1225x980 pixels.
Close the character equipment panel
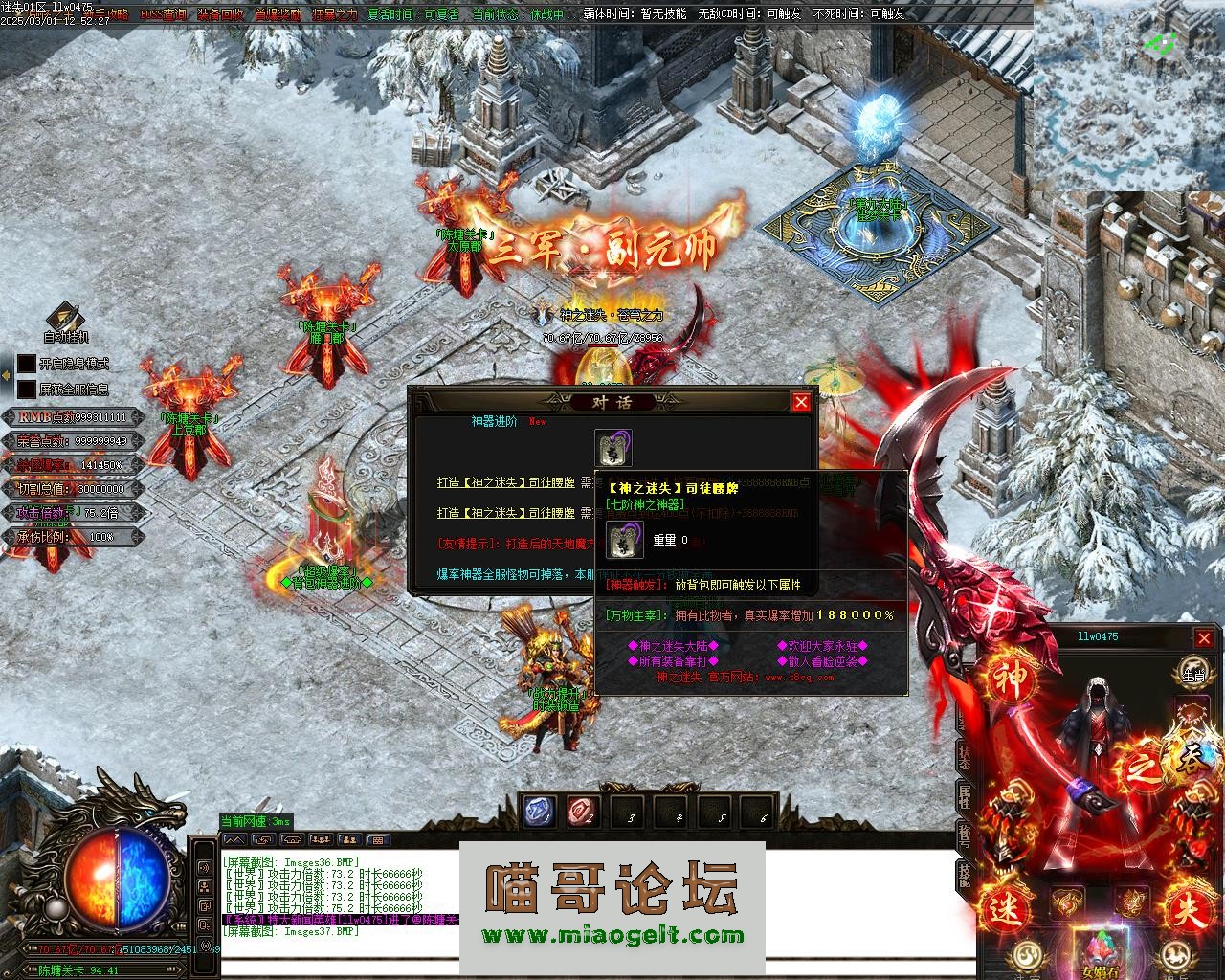point(1204,638)
